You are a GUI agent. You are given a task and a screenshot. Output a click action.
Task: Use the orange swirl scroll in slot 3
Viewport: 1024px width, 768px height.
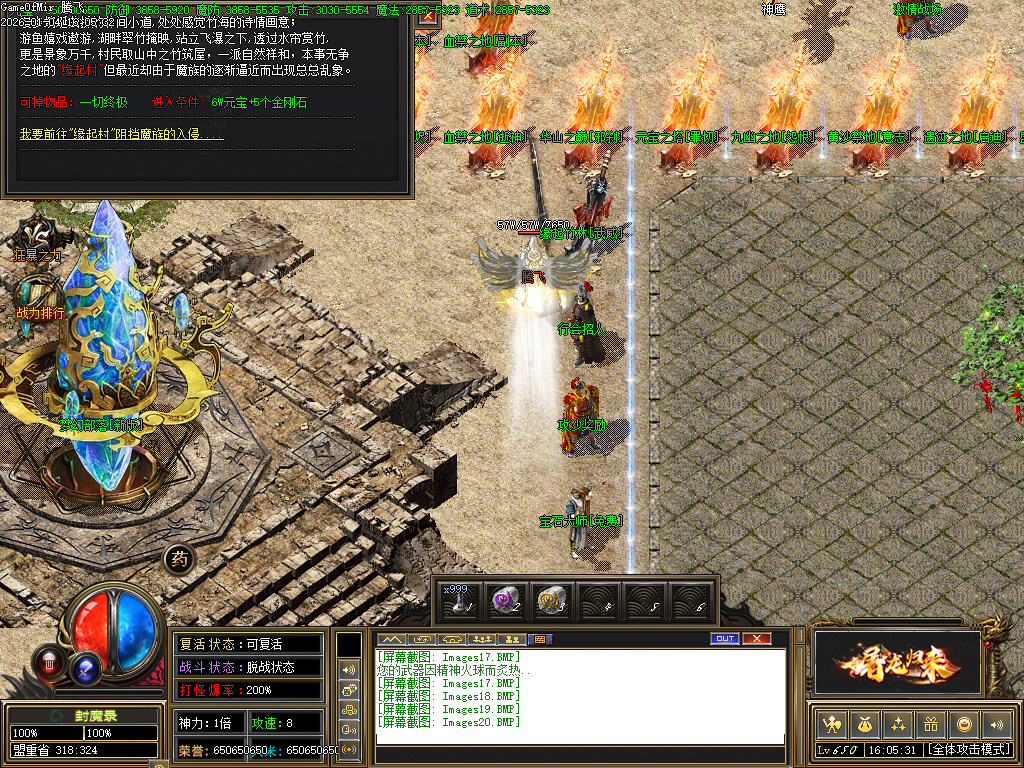pos(553,600)
